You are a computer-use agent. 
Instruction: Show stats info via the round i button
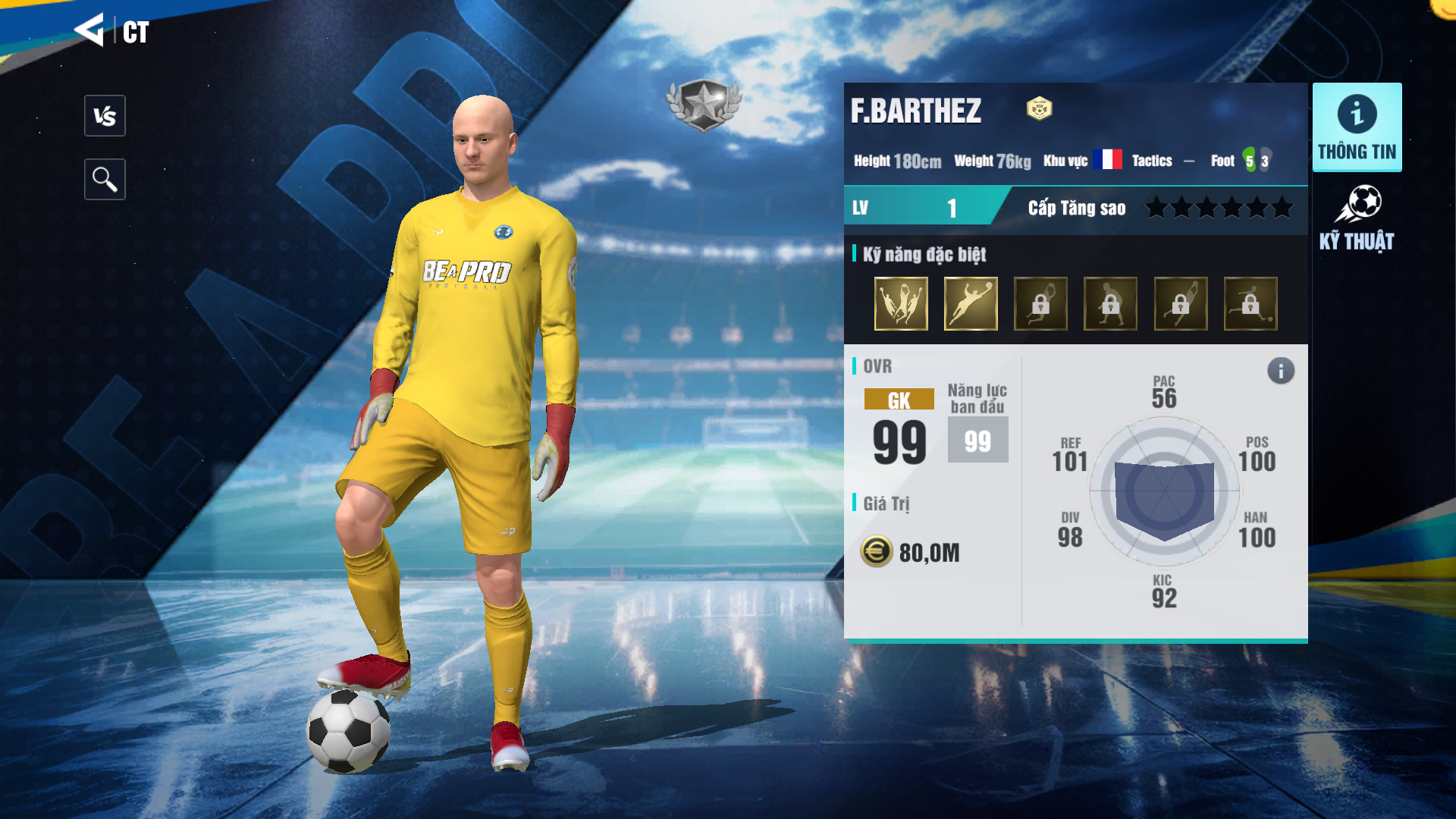point(1281,371)
